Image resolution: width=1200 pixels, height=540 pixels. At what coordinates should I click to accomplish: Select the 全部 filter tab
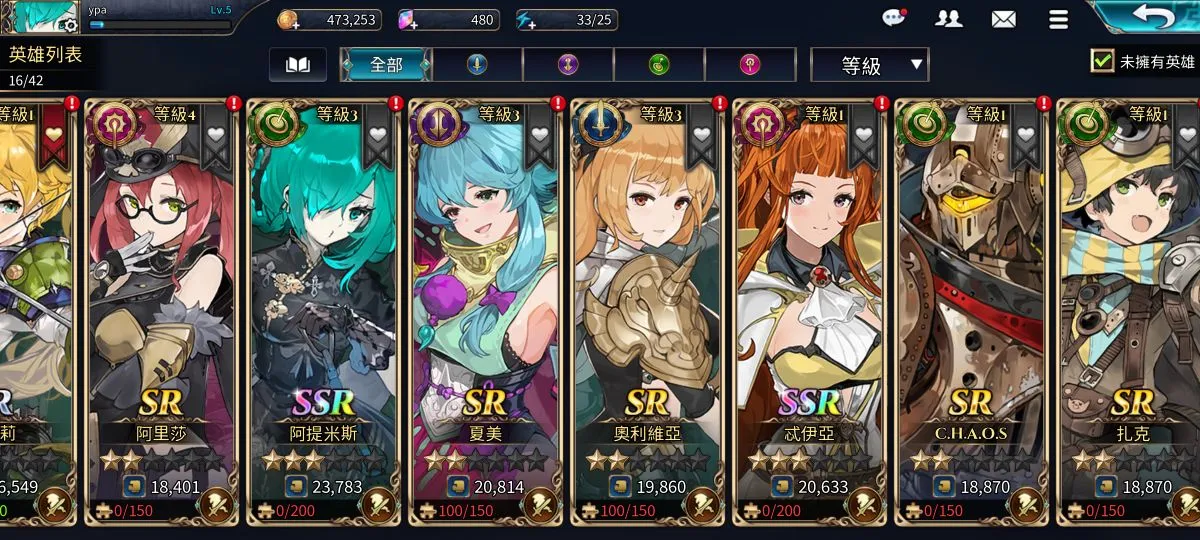(386, 65)
